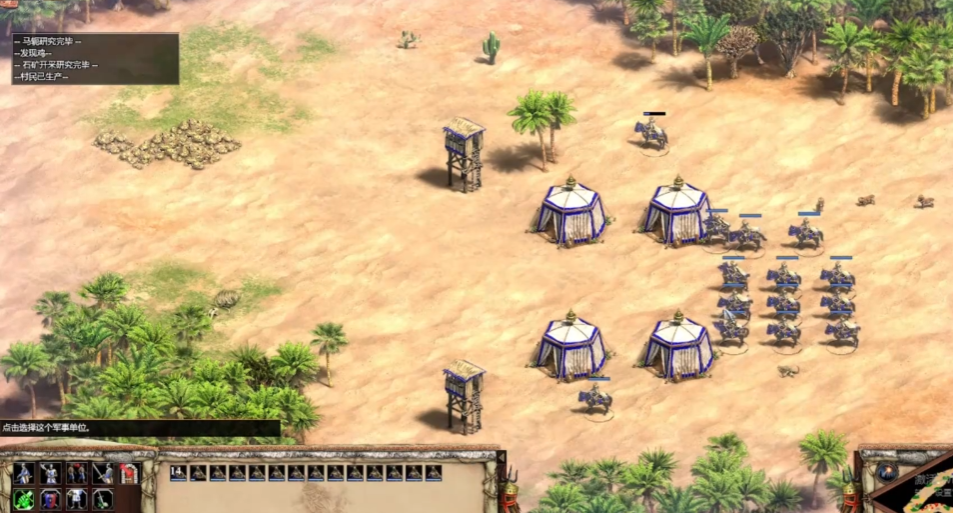Garrison units using the red arrow archway icon

(x=128, y=473)
